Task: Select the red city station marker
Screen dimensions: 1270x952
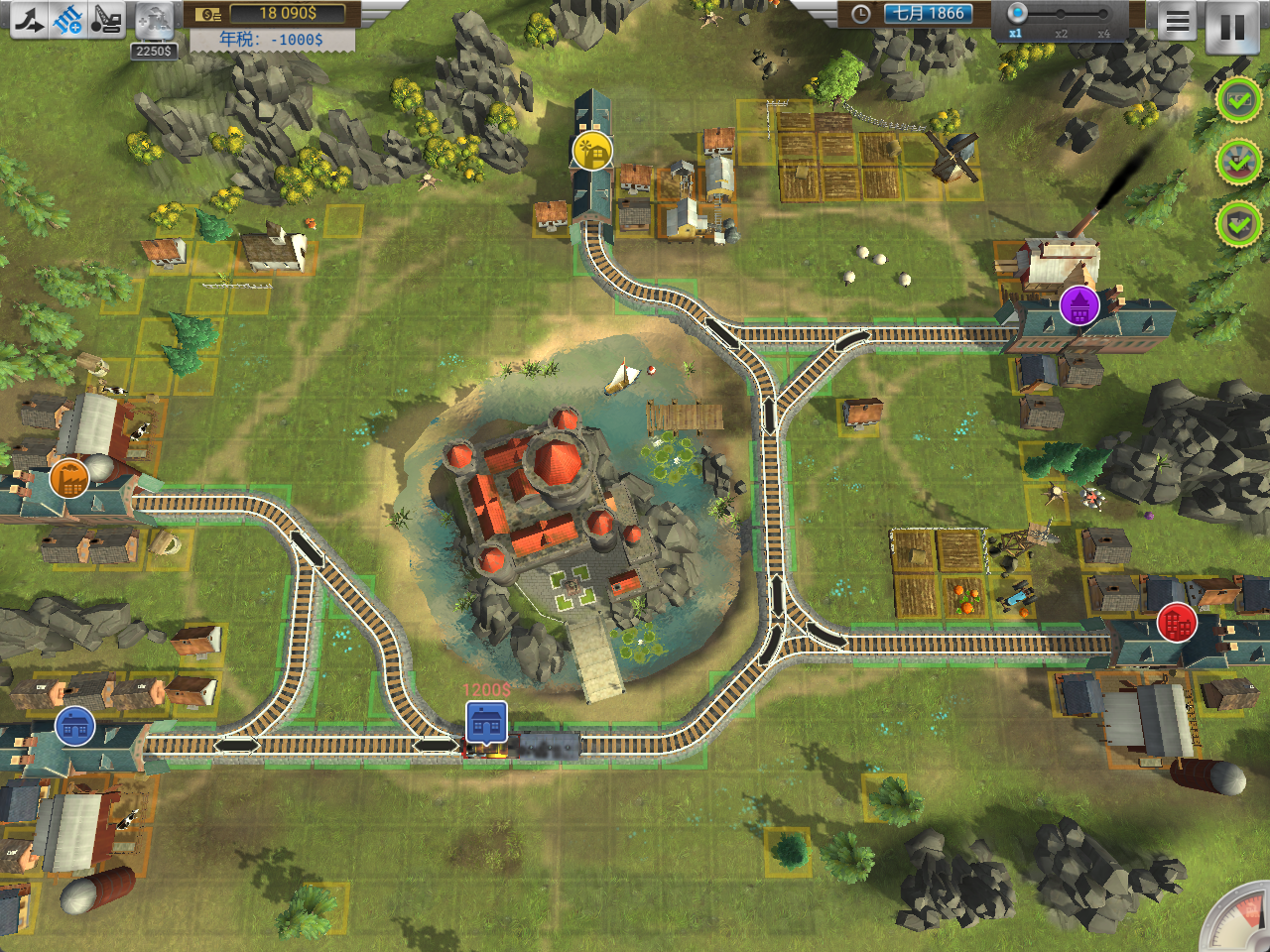Action: pyautogui.click(x=1177, y=623)
